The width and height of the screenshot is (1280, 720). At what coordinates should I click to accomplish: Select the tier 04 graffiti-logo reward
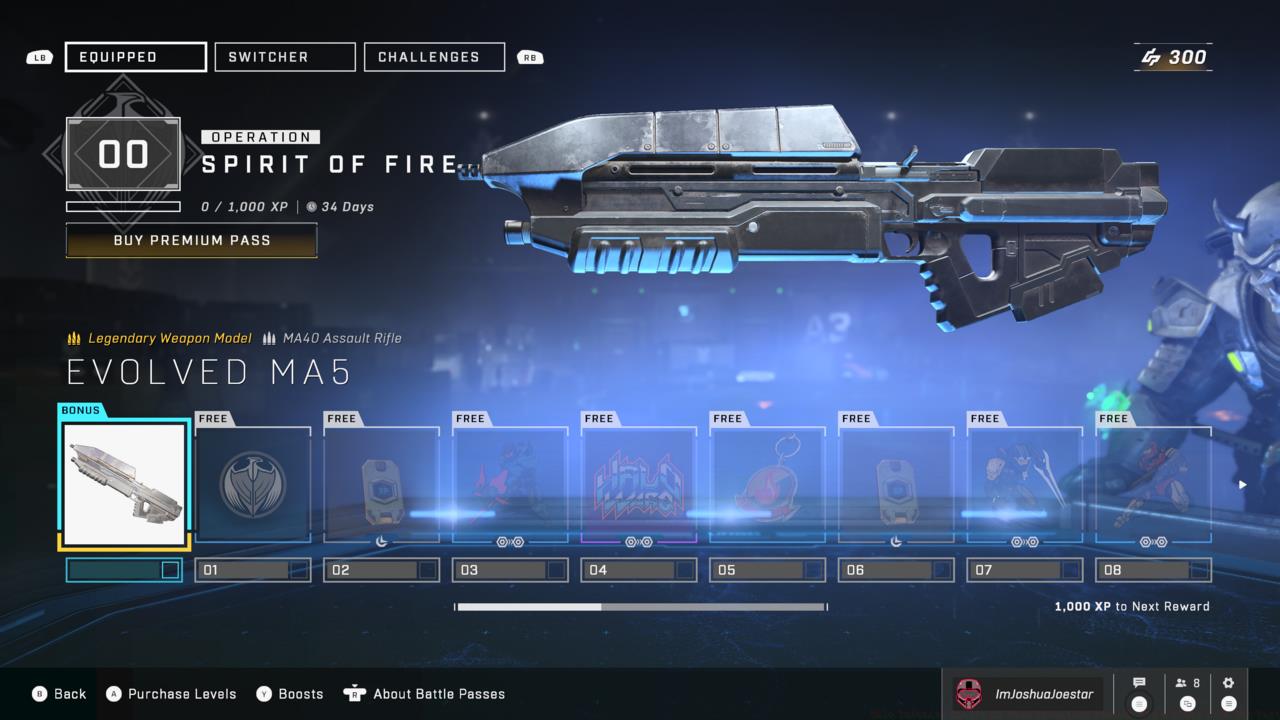[639, 485]
